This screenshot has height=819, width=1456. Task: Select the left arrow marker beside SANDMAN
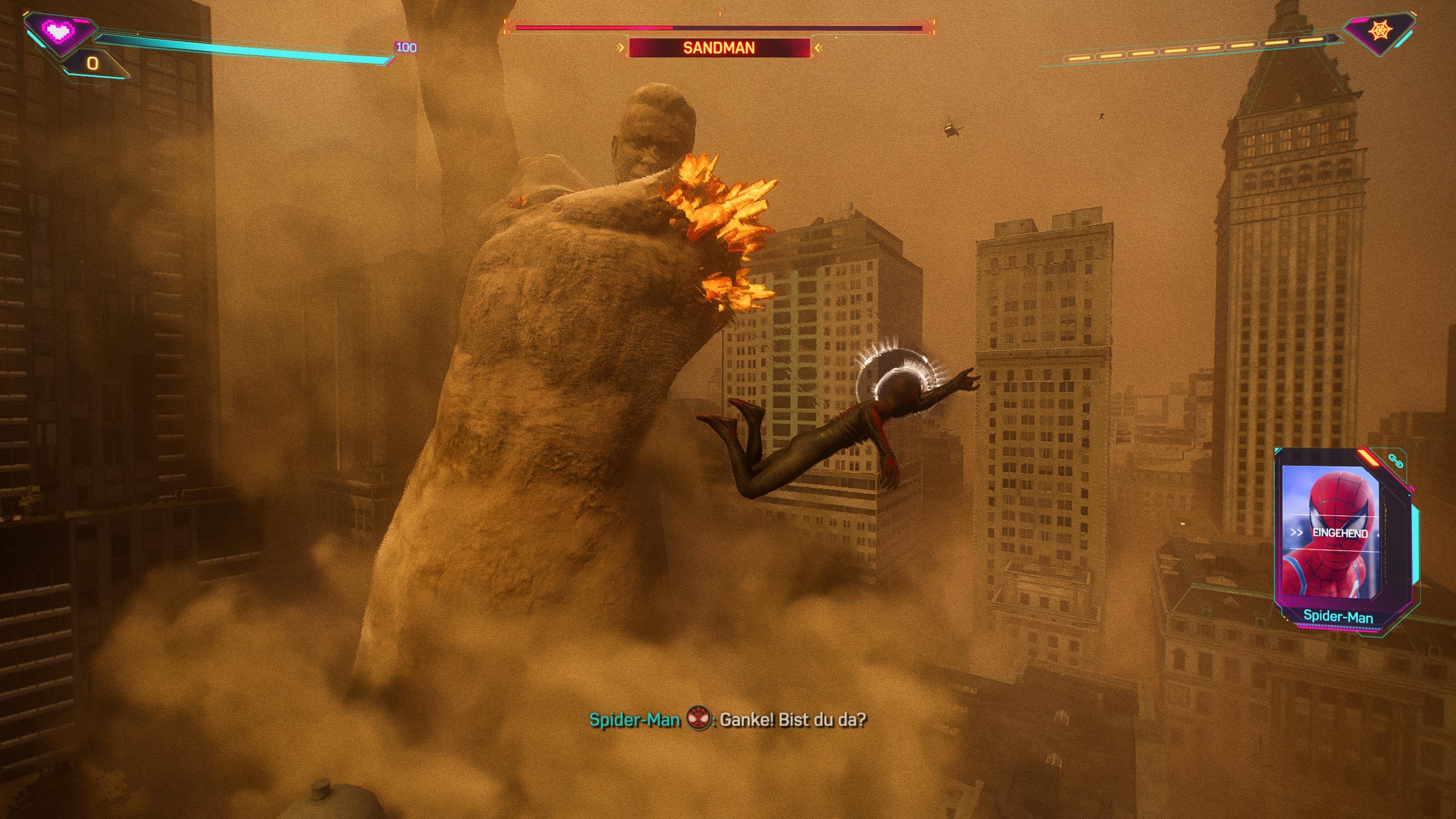[621, 48]
